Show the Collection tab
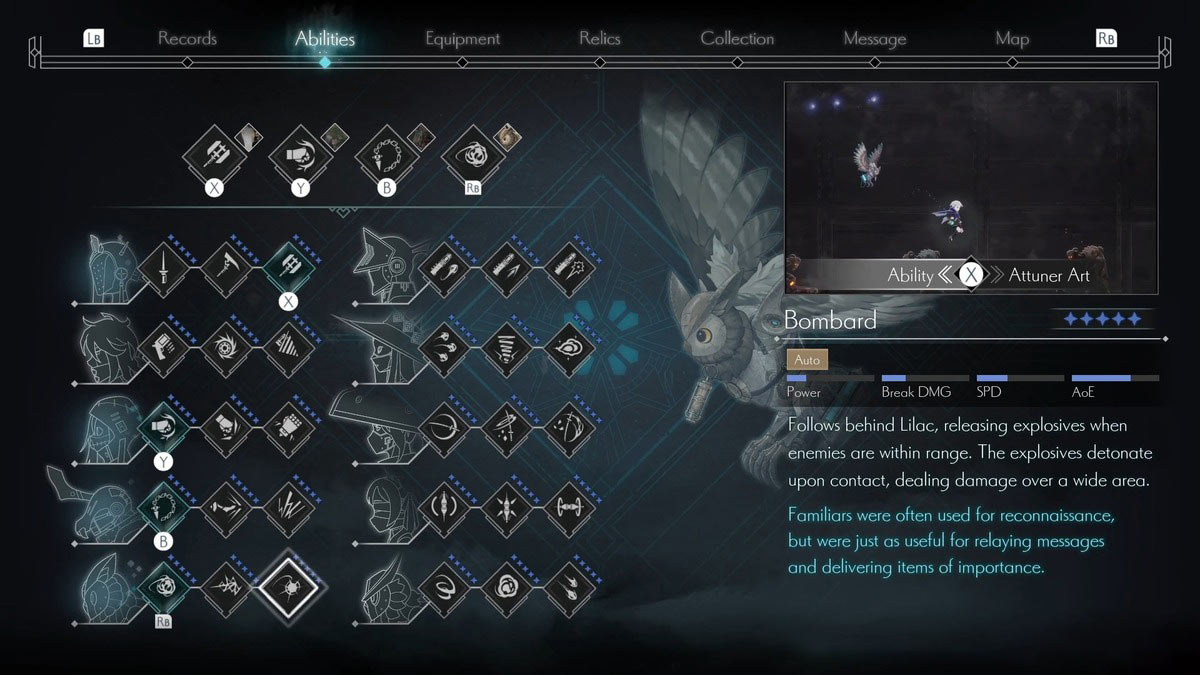 coord(737,39)
